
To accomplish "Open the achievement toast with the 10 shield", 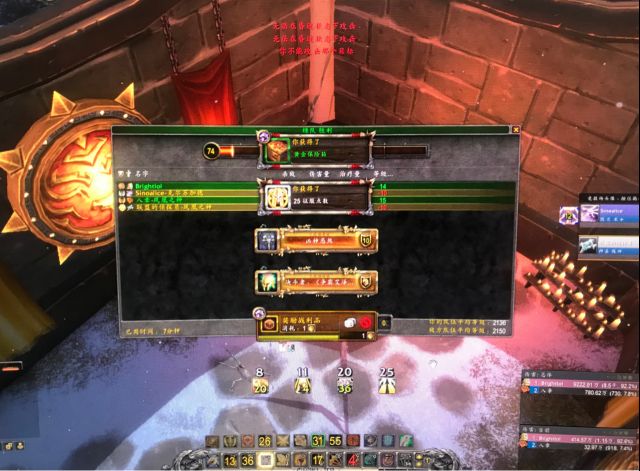I will (x=315, y=241).
